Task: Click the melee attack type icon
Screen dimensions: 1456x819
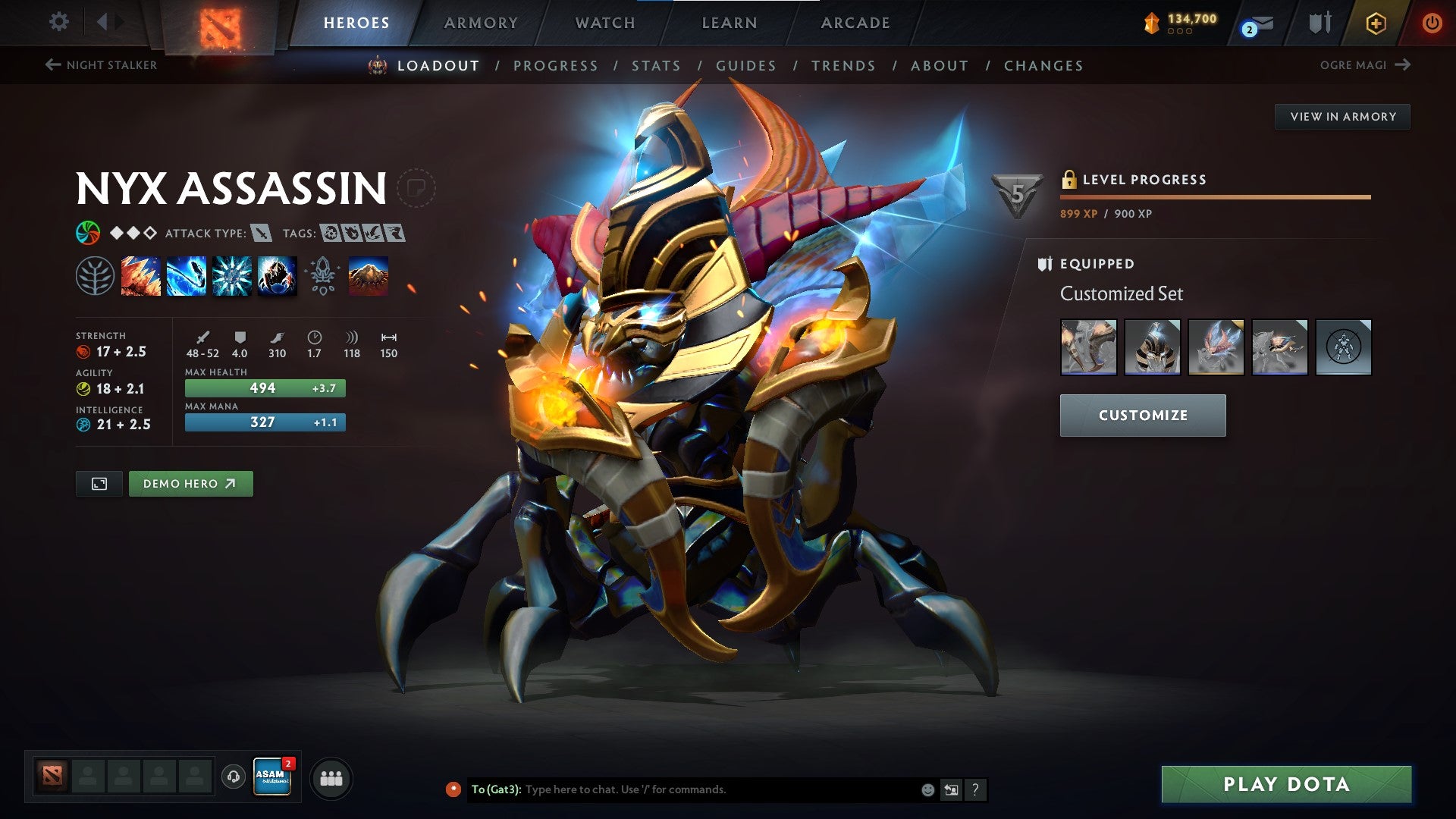Action: click(262, 234)
